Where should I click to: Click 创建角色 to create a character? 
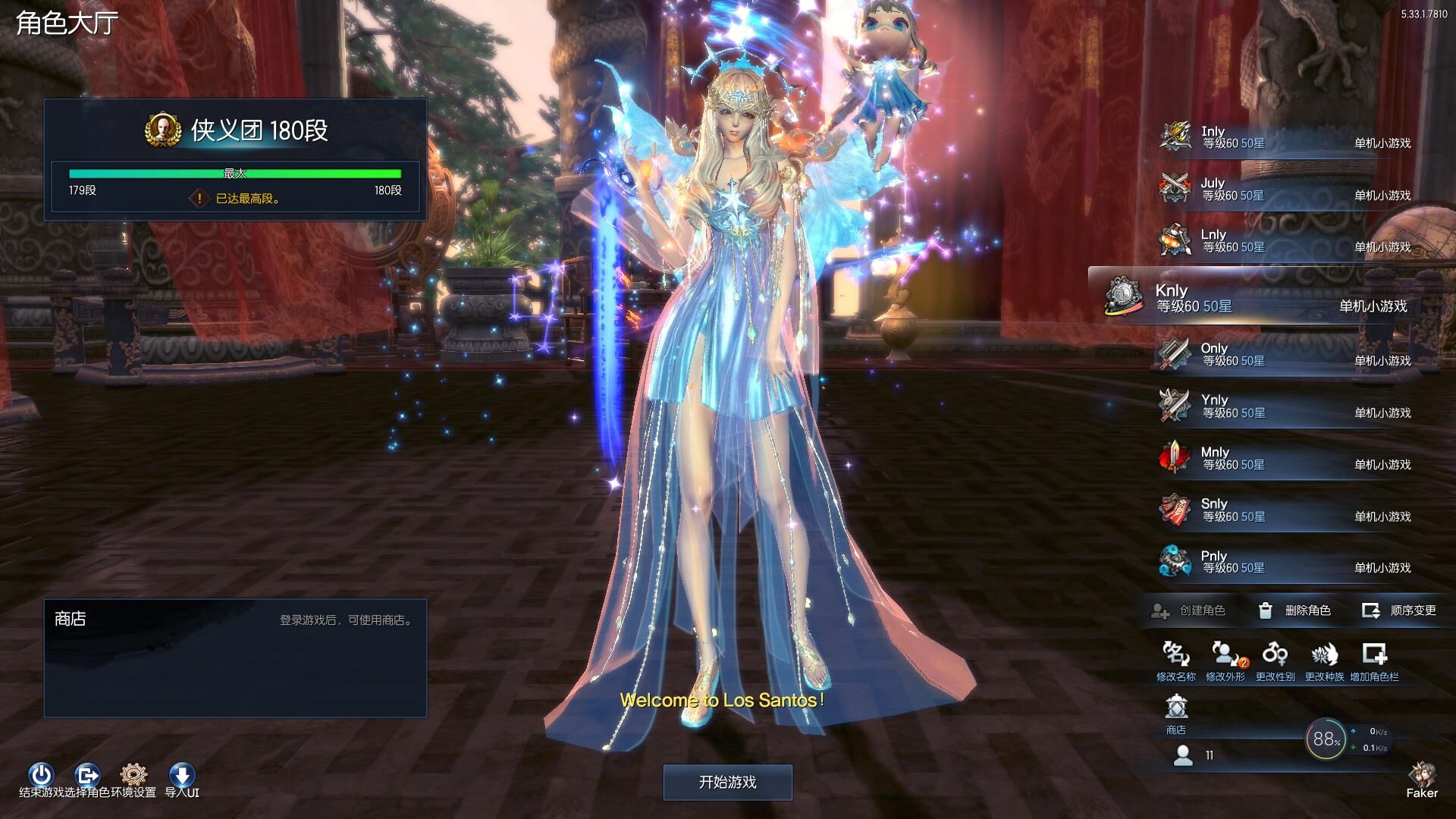[1188, 610]
